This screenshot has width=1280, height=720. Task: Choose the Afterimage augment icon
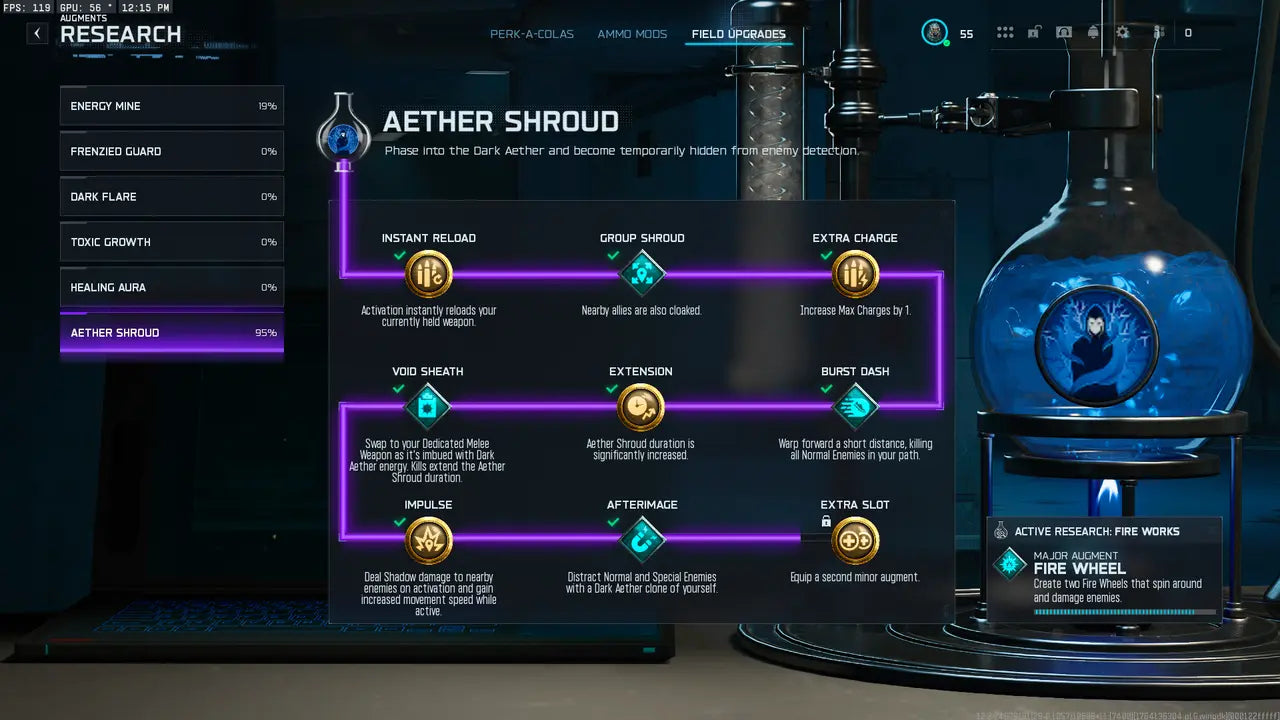642,540
